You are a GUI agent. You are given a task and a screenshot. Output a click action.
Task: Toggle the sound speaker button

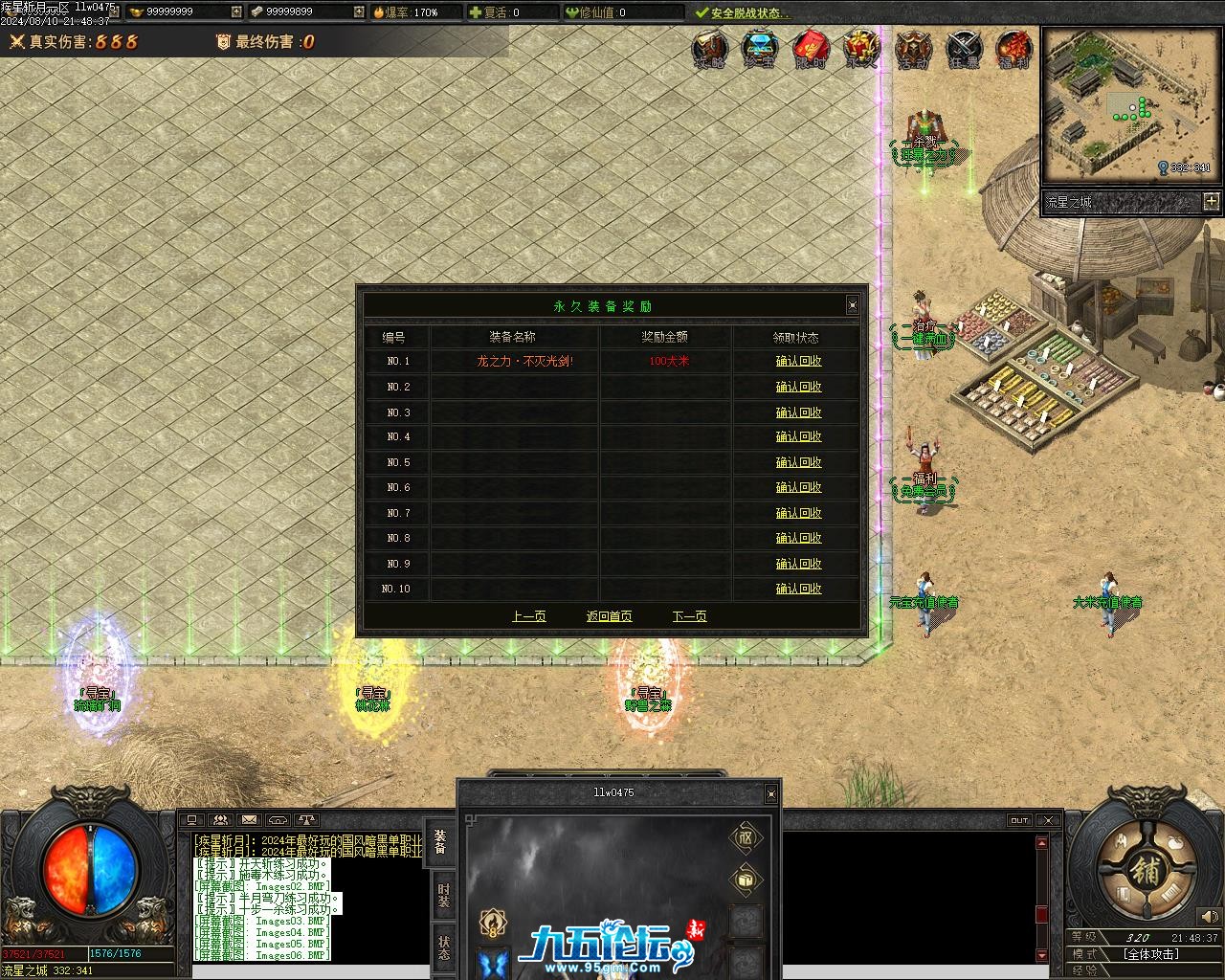click(1210, 917)
